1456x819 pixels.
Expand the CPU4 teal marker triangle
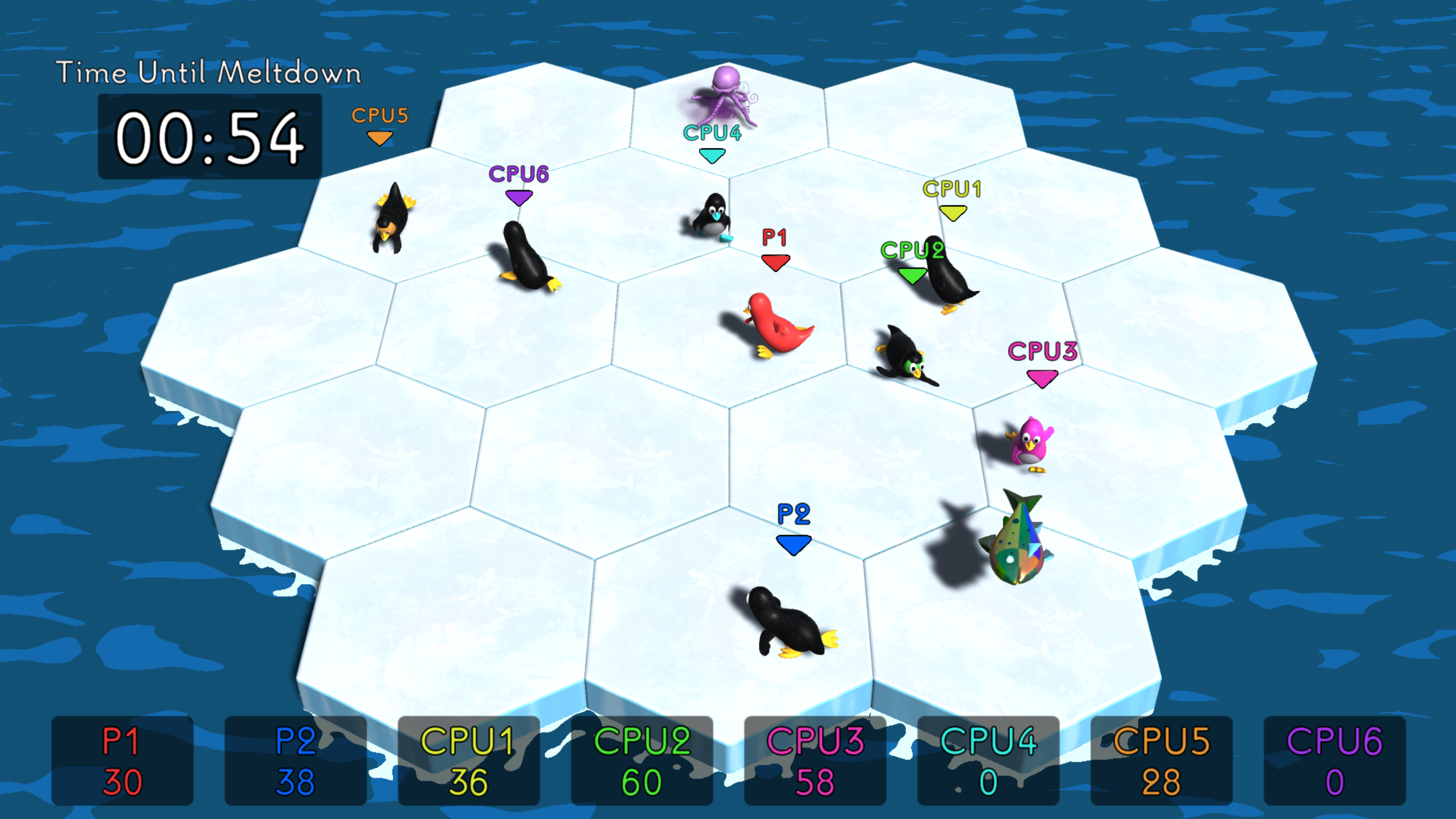(x=712, y=154)
